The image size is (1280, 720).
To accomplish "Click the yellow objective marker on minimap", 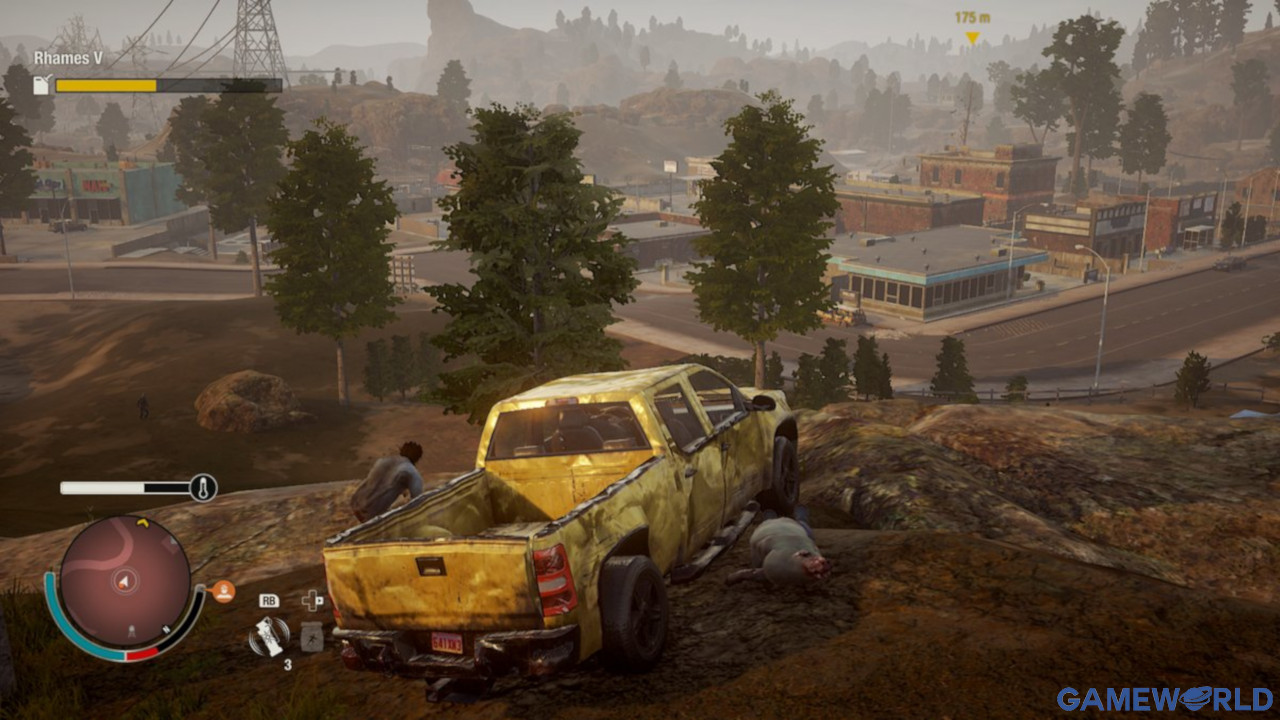I will click(142, 522).
